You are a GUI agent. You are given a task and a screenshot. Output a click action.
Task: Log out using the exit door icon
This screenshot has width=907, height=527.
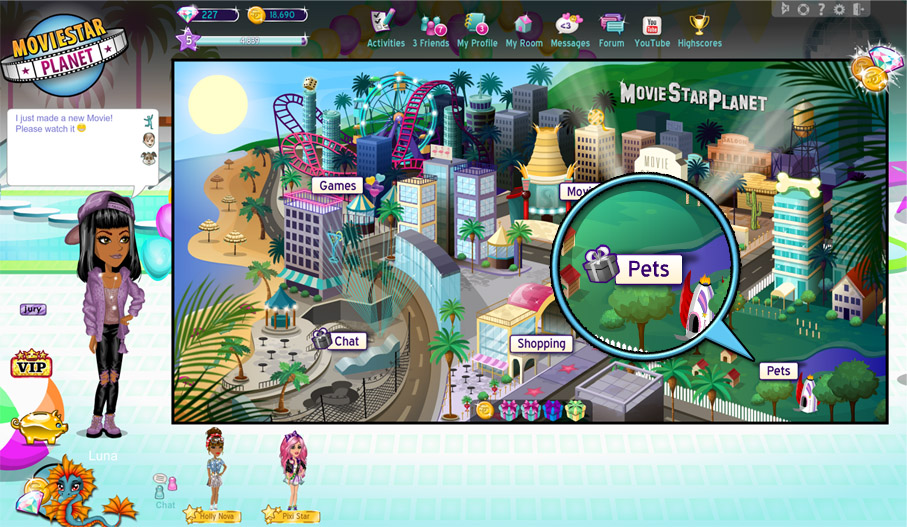point(856,9)
